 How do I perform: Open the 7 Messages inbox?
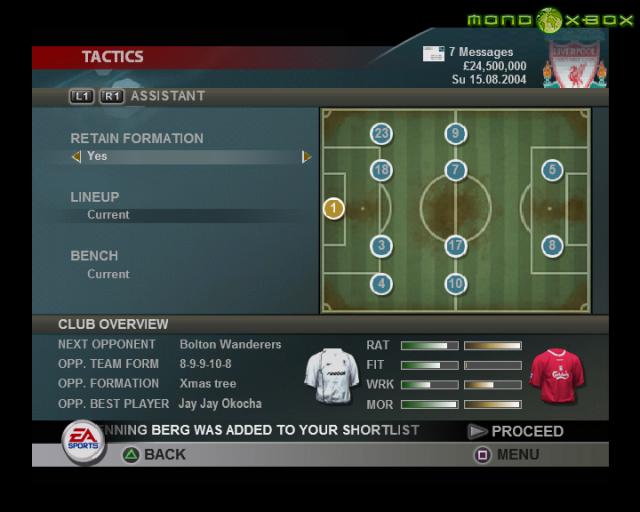(468, 52)
